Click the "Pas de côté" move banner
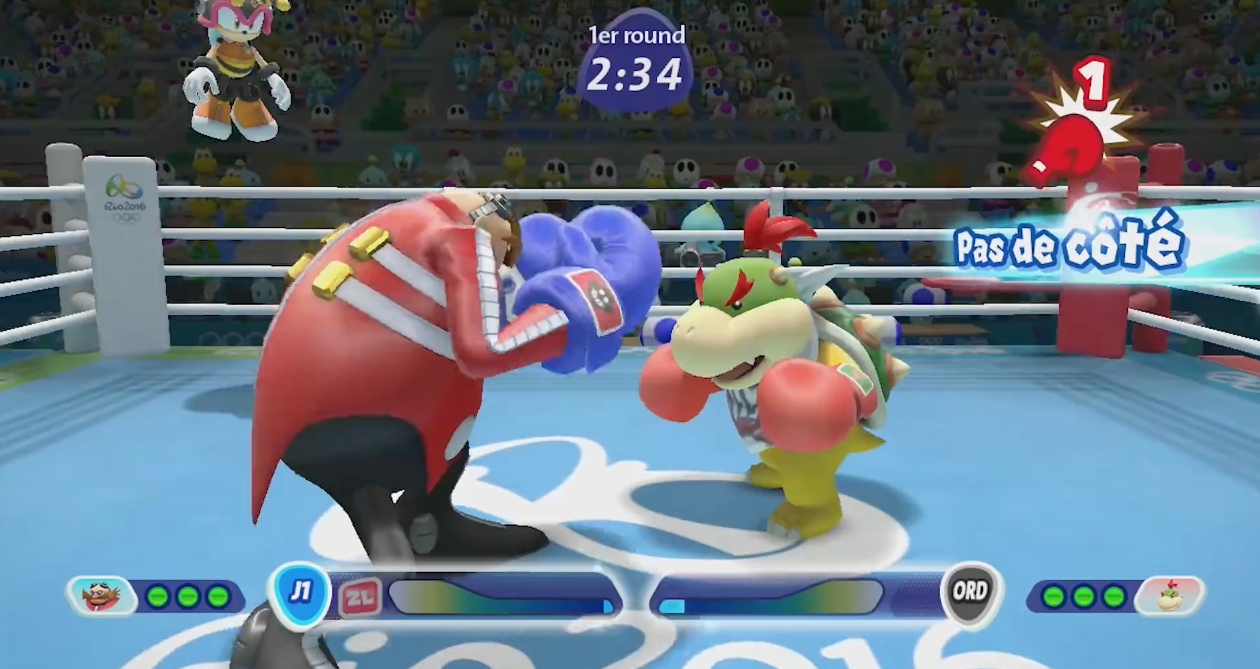 1070,245
